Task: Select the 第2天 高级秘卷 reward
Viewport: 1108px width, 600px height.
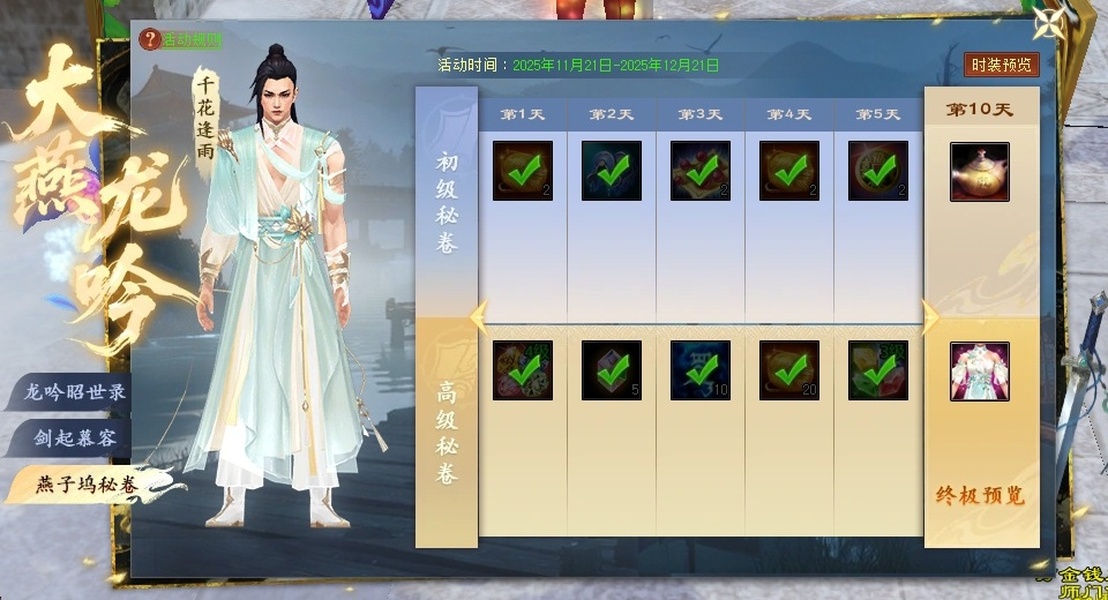Action: pos(612,370)
